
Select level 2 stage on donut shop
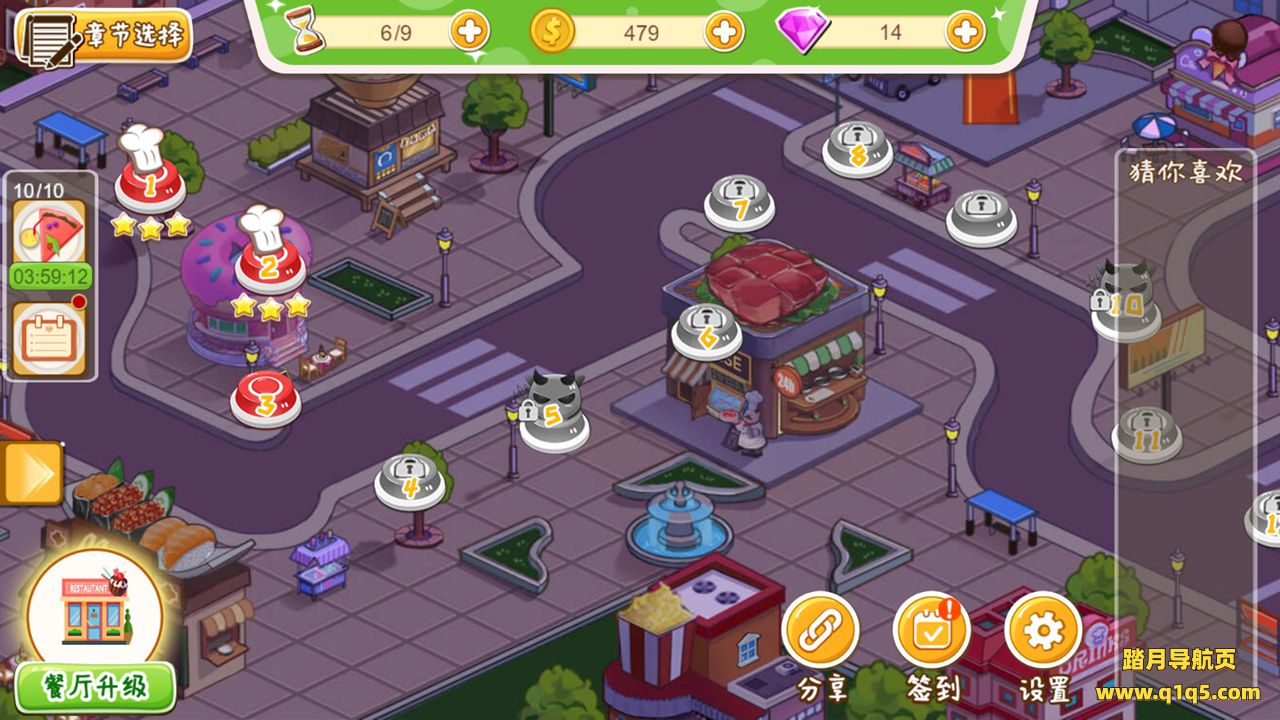click(x=270, y=265)
